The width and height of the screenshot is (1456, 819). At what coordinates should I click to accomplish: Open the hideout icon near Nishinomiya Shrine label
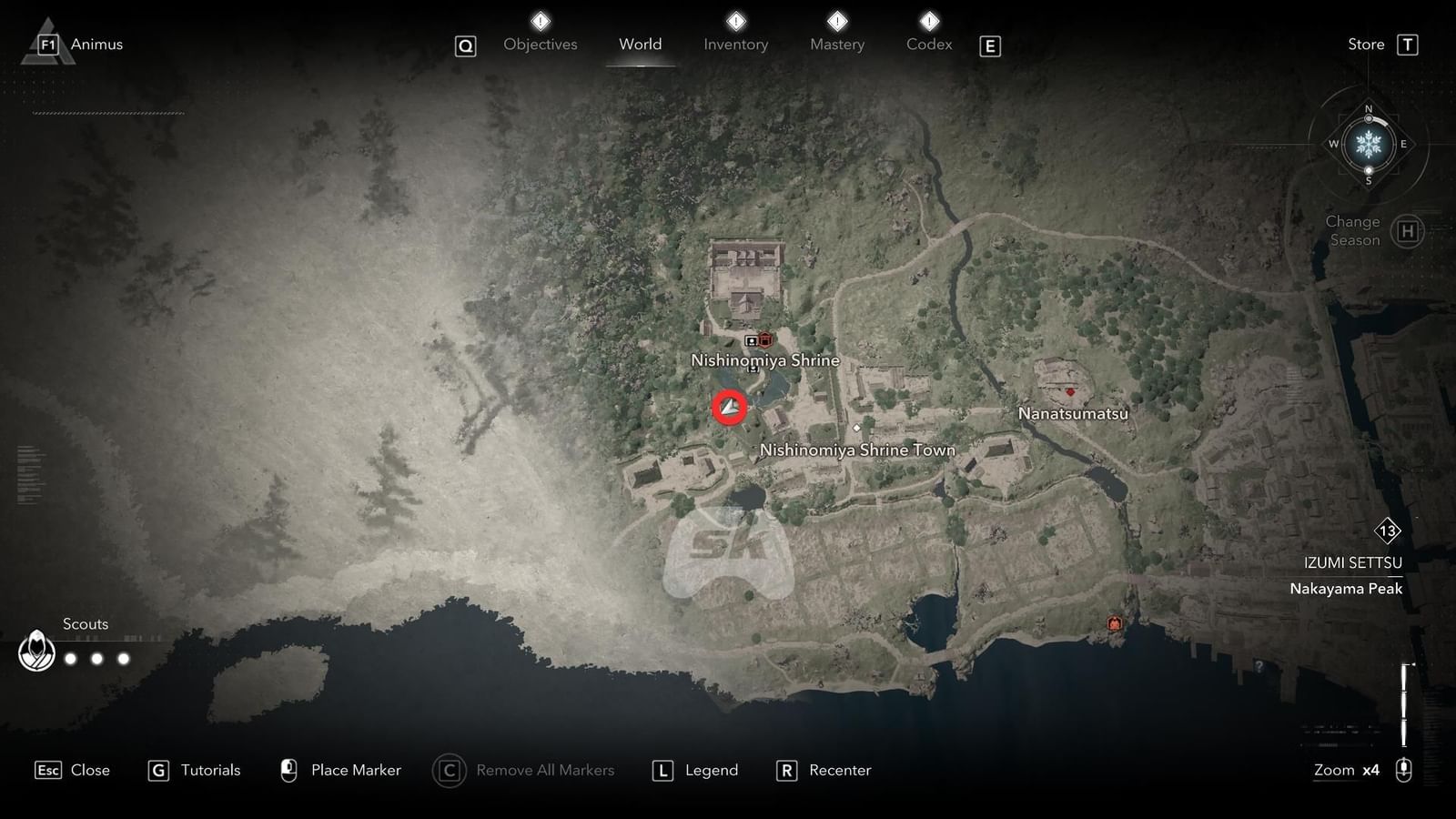coord(752,340)
